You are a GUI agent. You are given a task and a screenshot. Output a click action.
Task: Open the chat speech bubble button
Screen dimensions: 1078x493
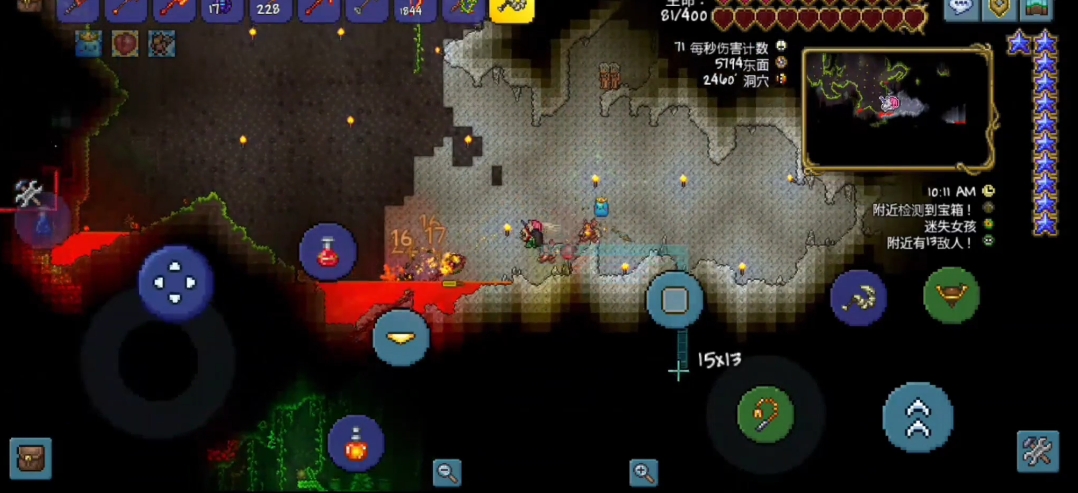[x=962, y=9]
